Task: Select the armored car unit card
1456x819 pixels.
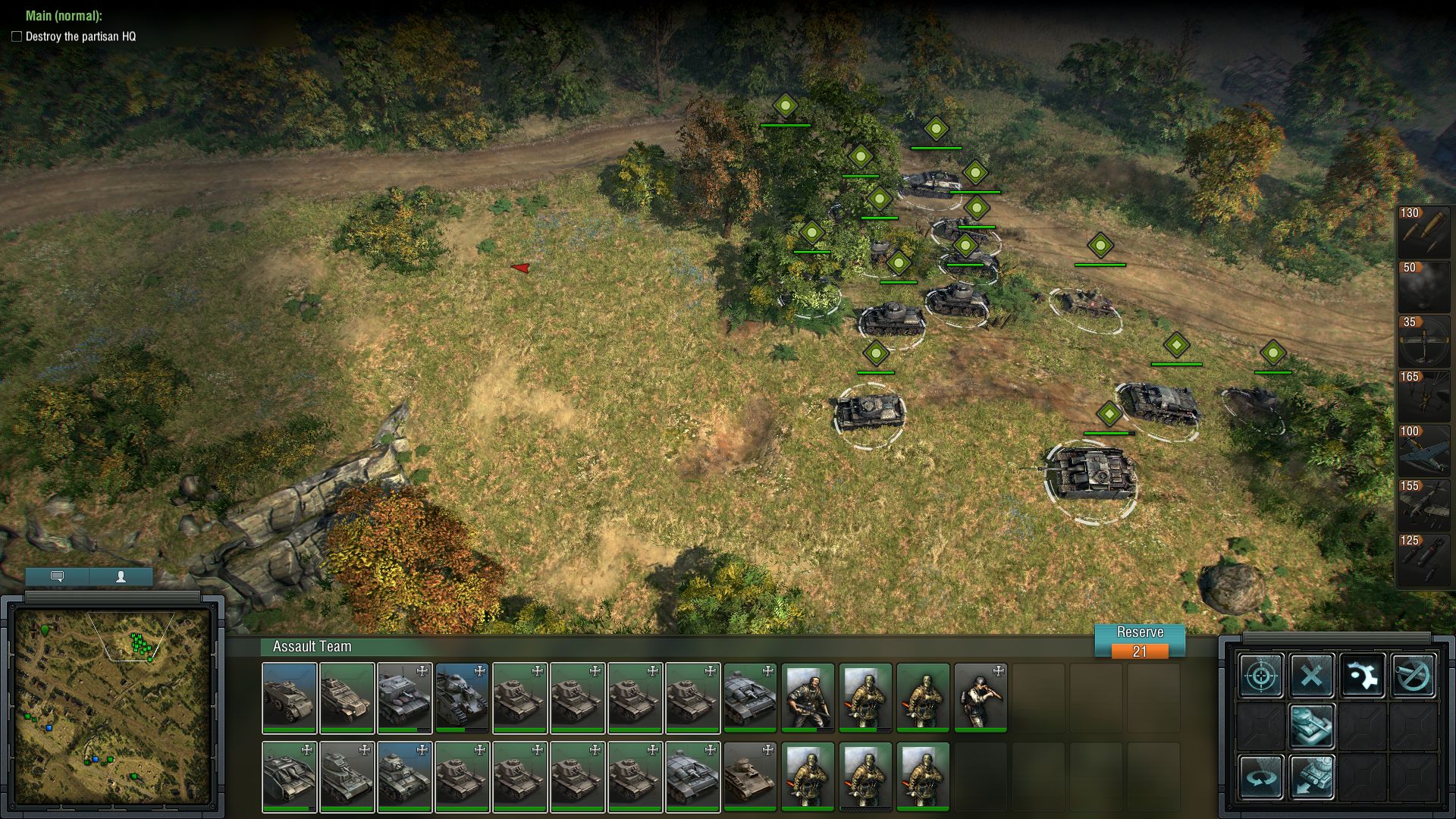Action: tap(289, 698)
